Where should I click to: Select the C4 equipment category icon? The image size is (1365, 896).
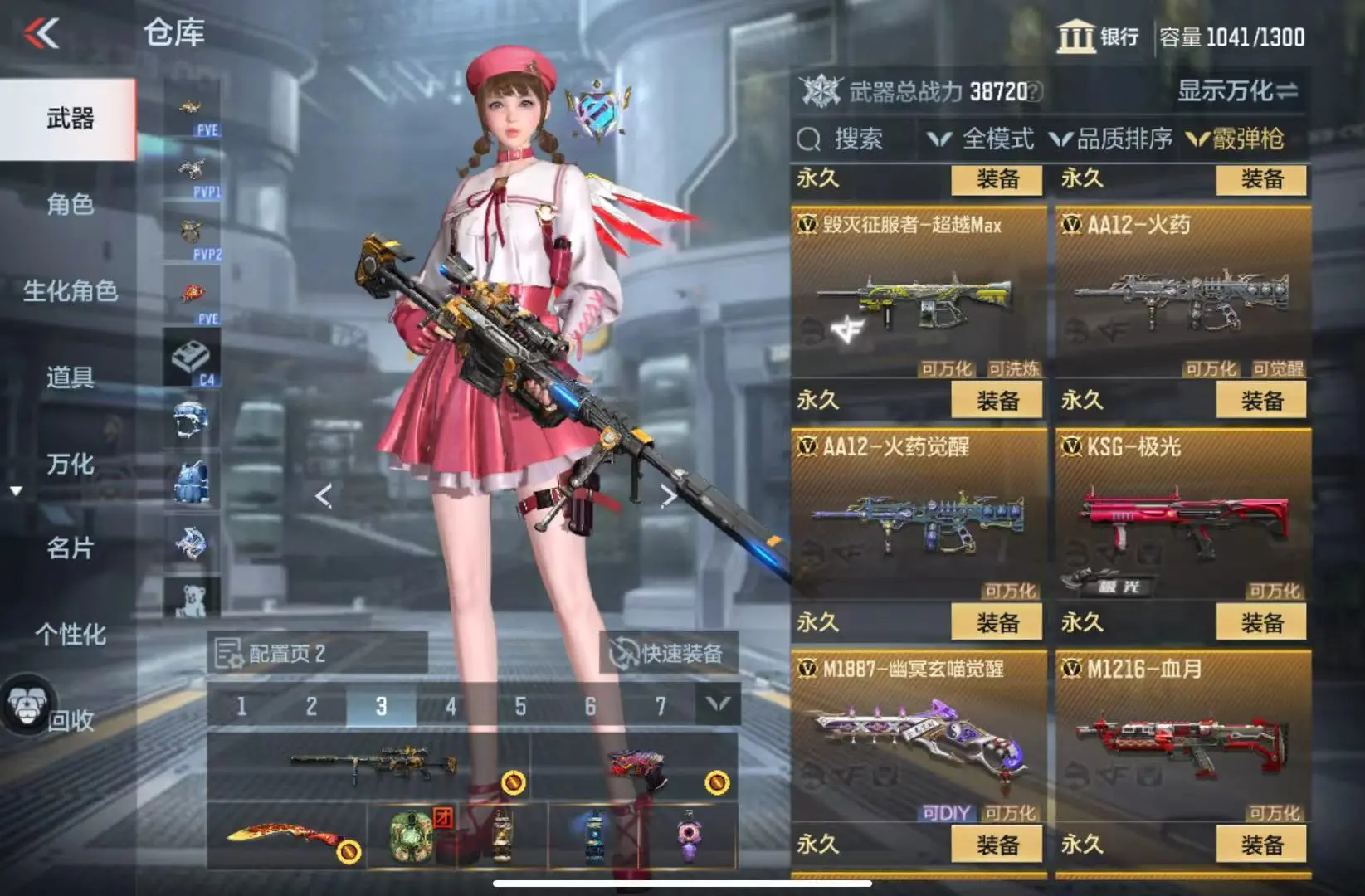[x=192, y=358]
